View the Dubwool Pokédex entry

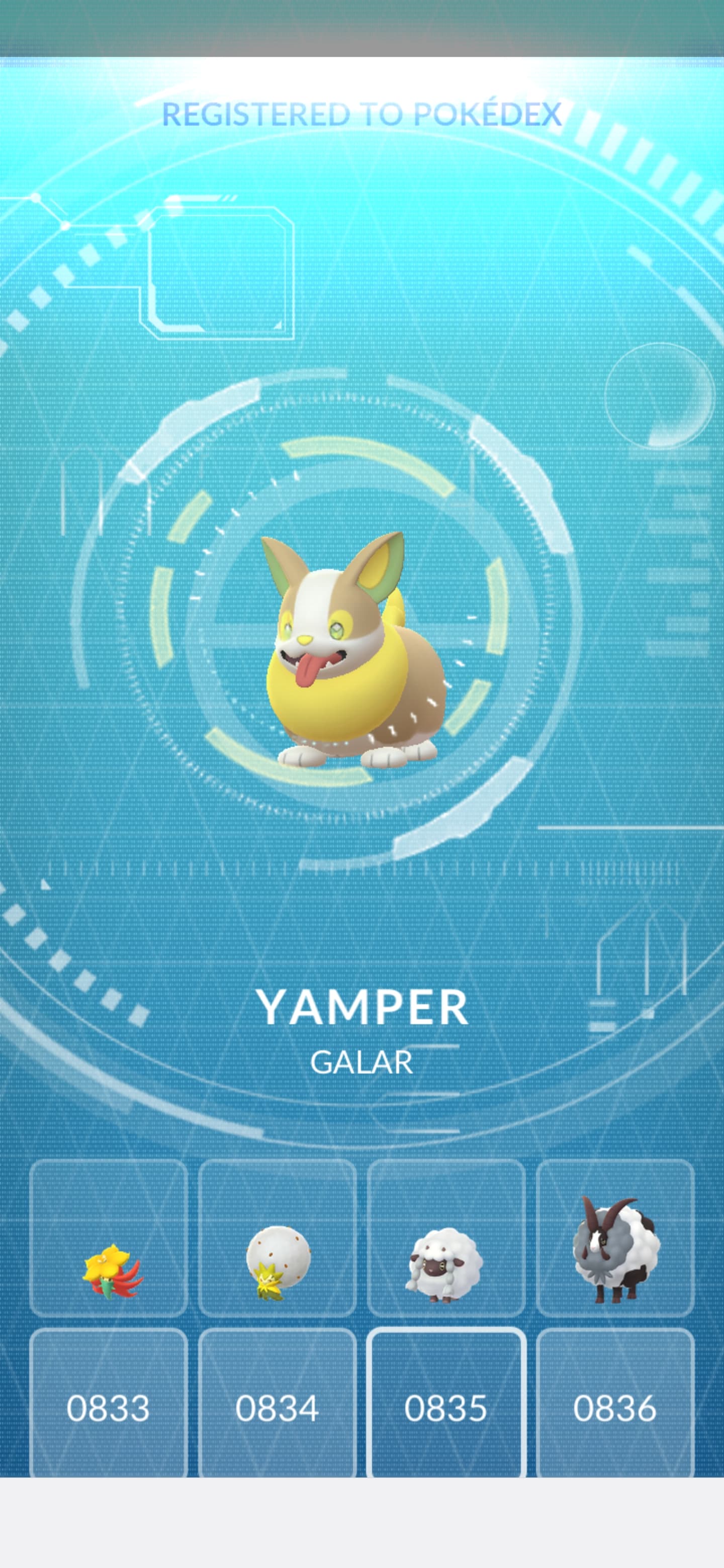click(615, 1239)
